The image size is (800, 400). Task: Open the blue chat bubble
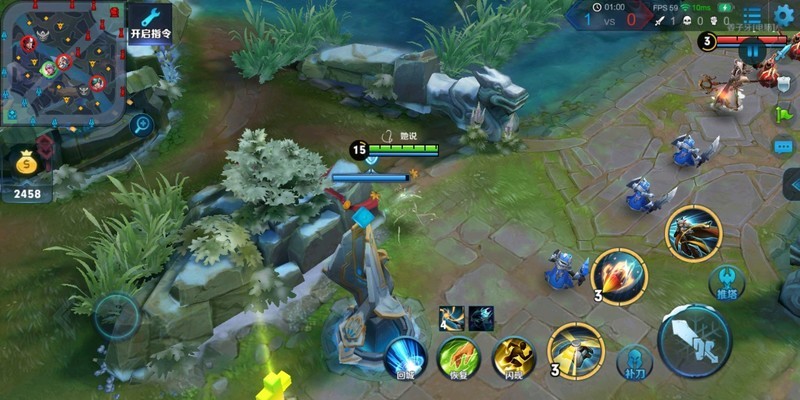783,146
